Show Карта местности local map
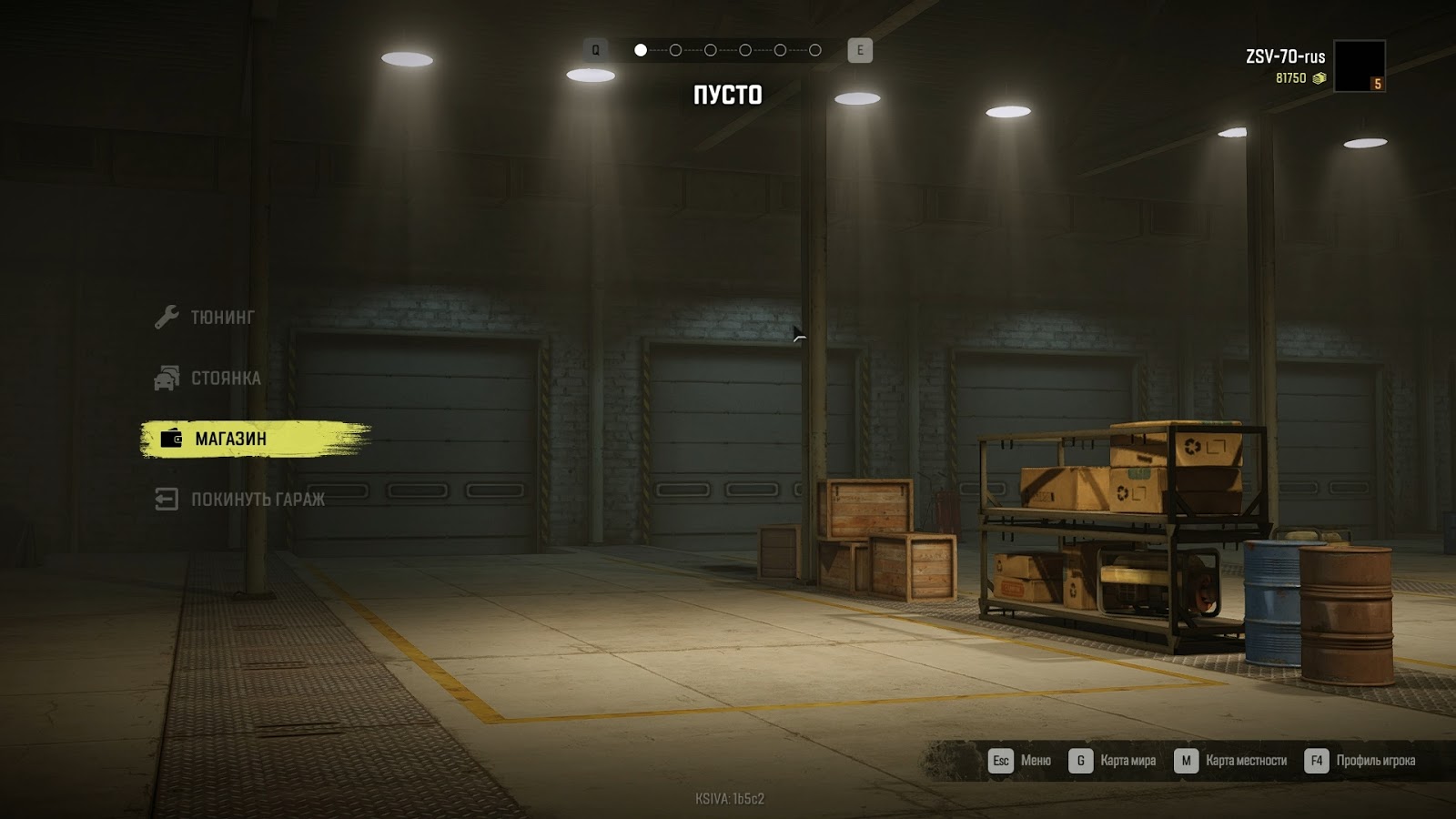The width and height of the screenshot is (1456, 819). click(1232, 761)
